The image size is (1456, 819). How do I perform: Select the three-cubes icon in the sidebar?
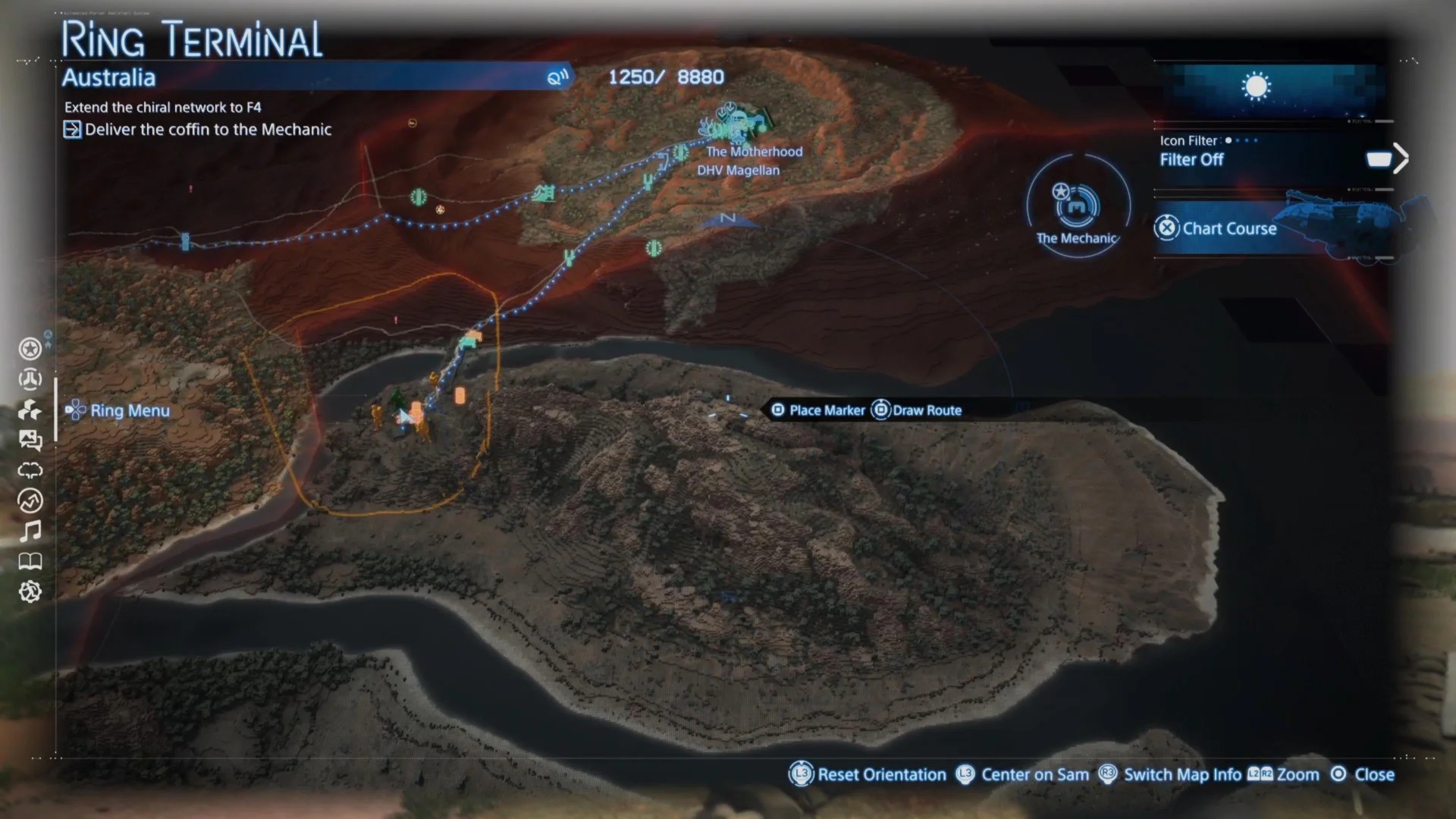[x=30, y=410]
